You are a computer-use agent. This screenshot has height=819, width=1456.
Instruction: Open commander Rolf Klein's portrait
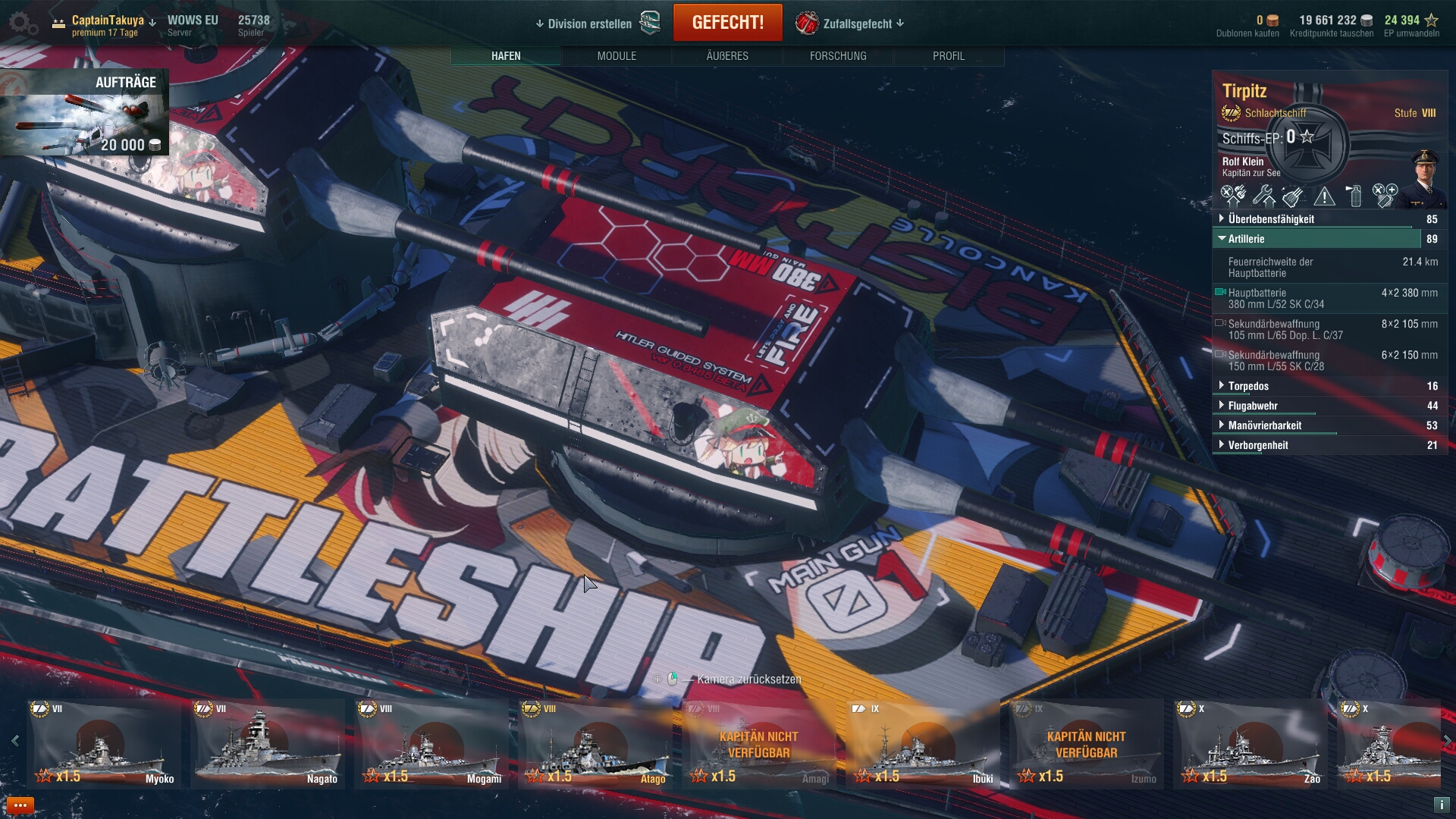point(1424,179)
